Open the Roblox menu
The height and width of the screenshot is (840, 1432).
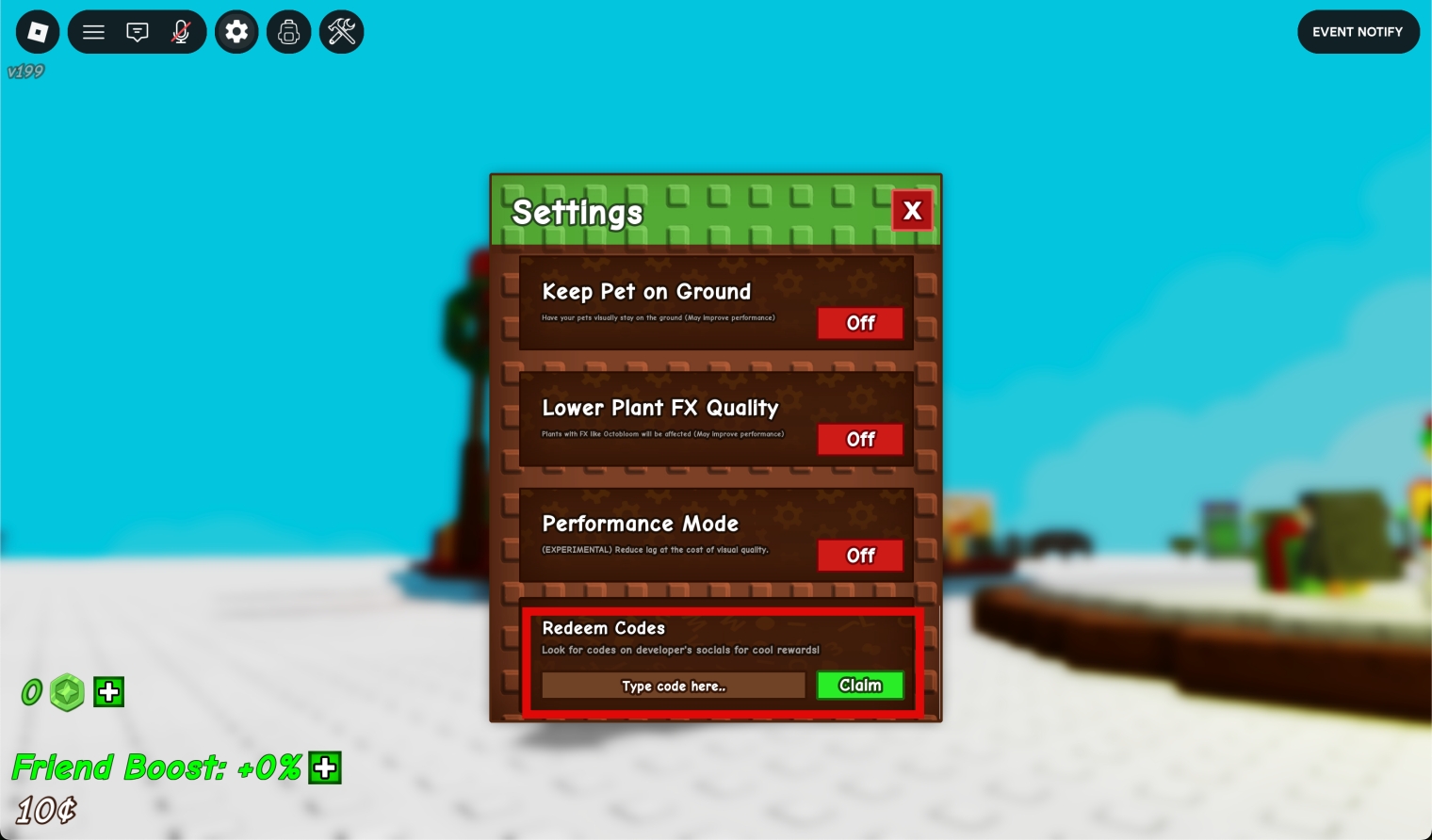click(x=37, y=31)
